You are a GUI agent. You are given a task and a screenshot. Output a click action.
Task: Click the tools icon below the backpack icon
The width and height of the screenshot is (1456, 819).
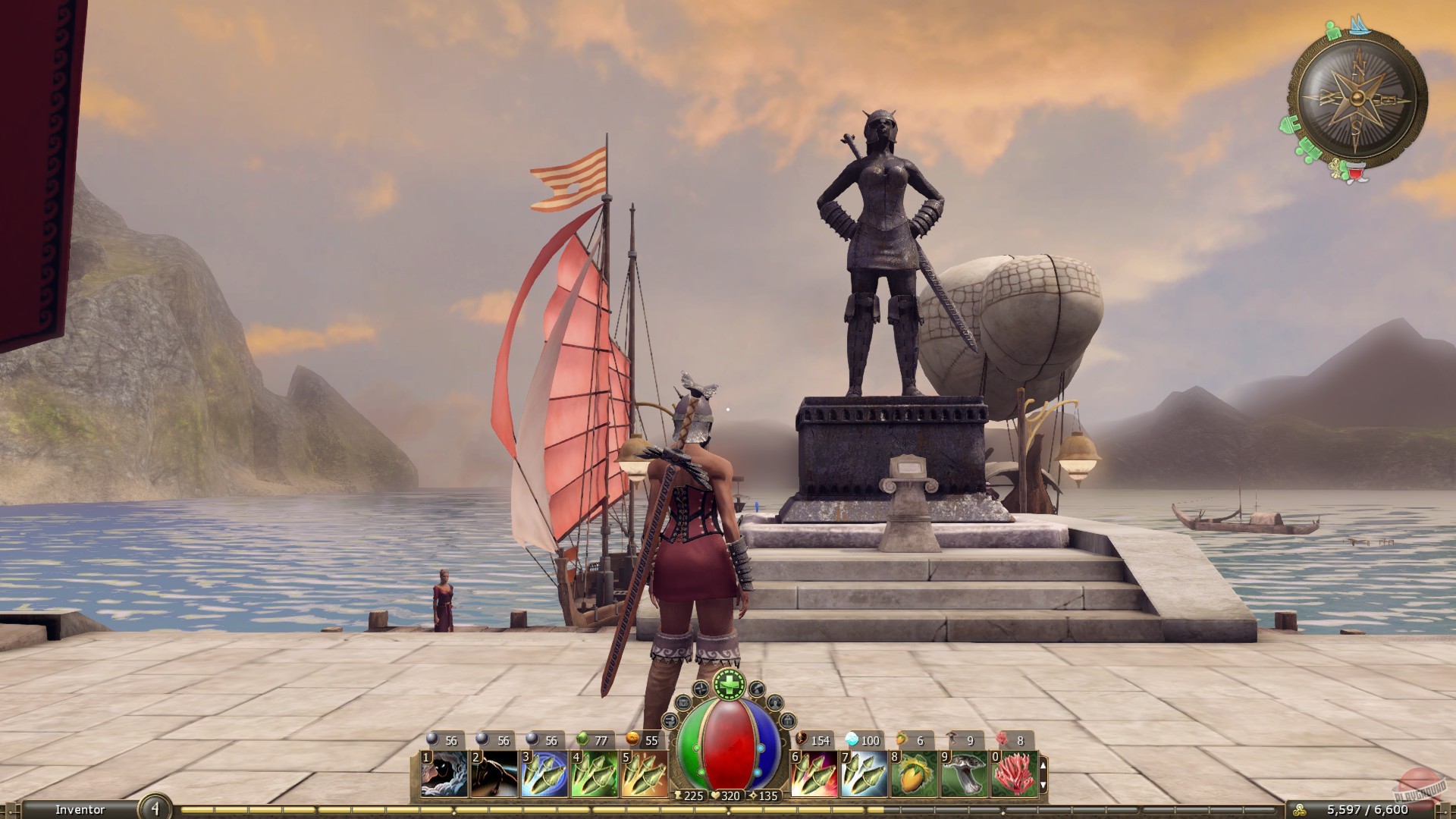669,722
